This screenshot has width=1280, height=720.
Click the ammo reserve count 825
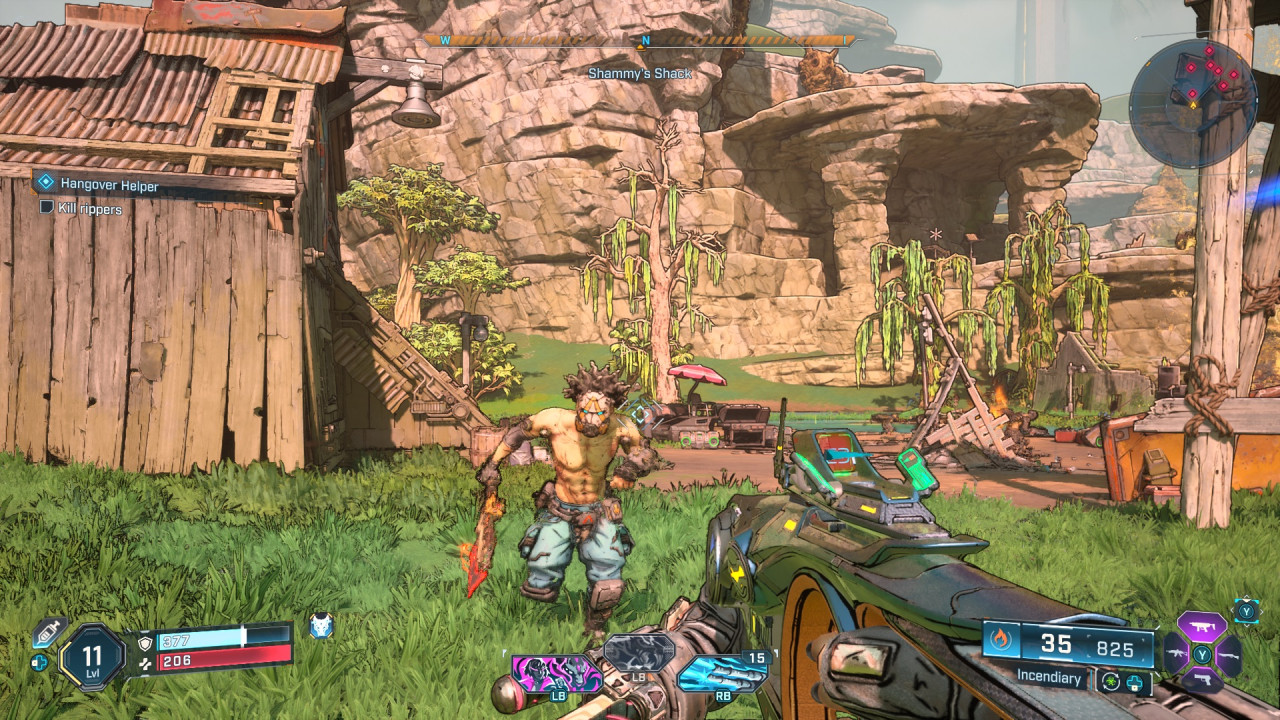[1115, 647]
